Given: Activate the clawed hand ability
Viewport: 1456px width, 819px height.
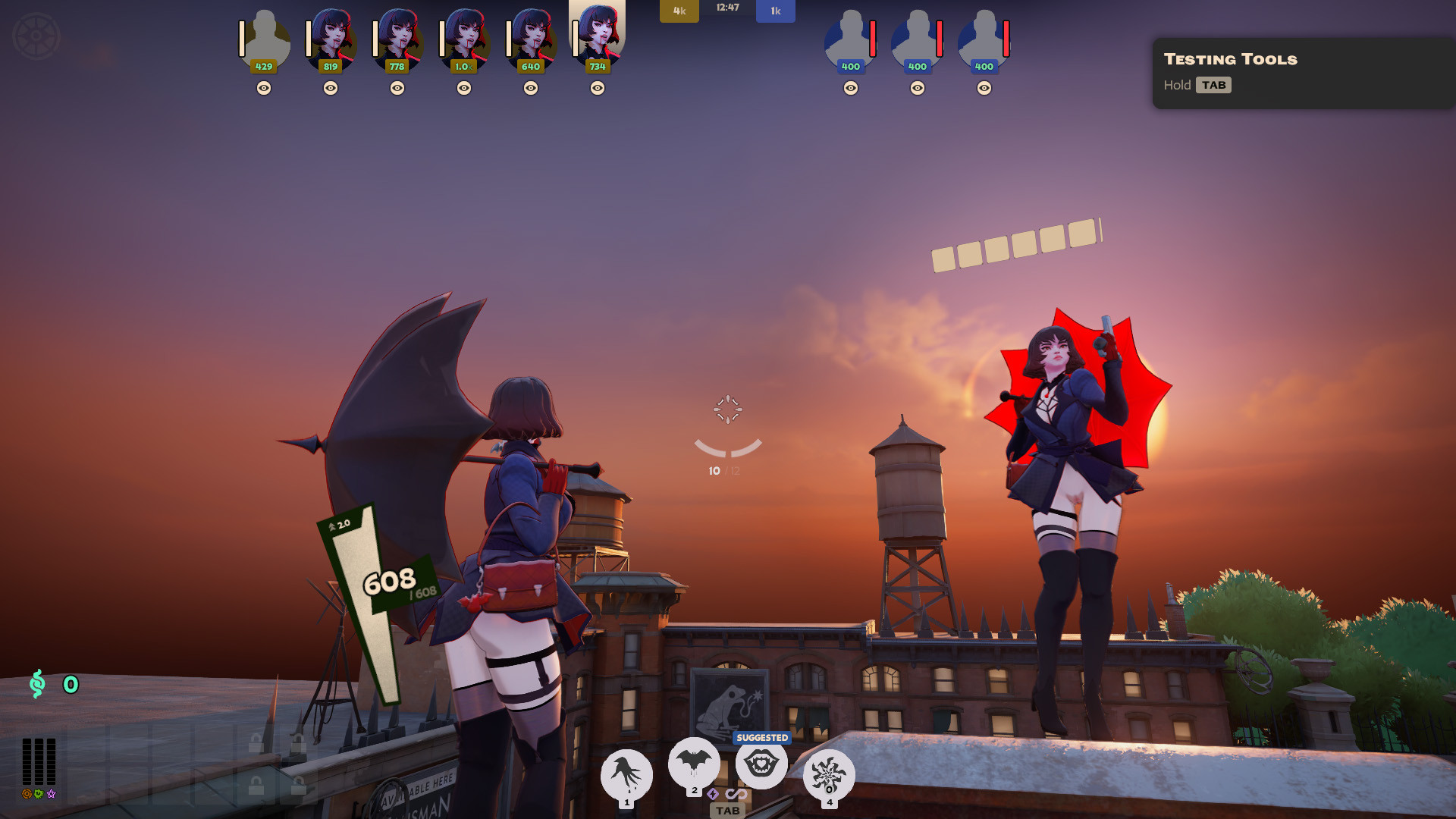Looking at the screenshot, I should 626,774.
